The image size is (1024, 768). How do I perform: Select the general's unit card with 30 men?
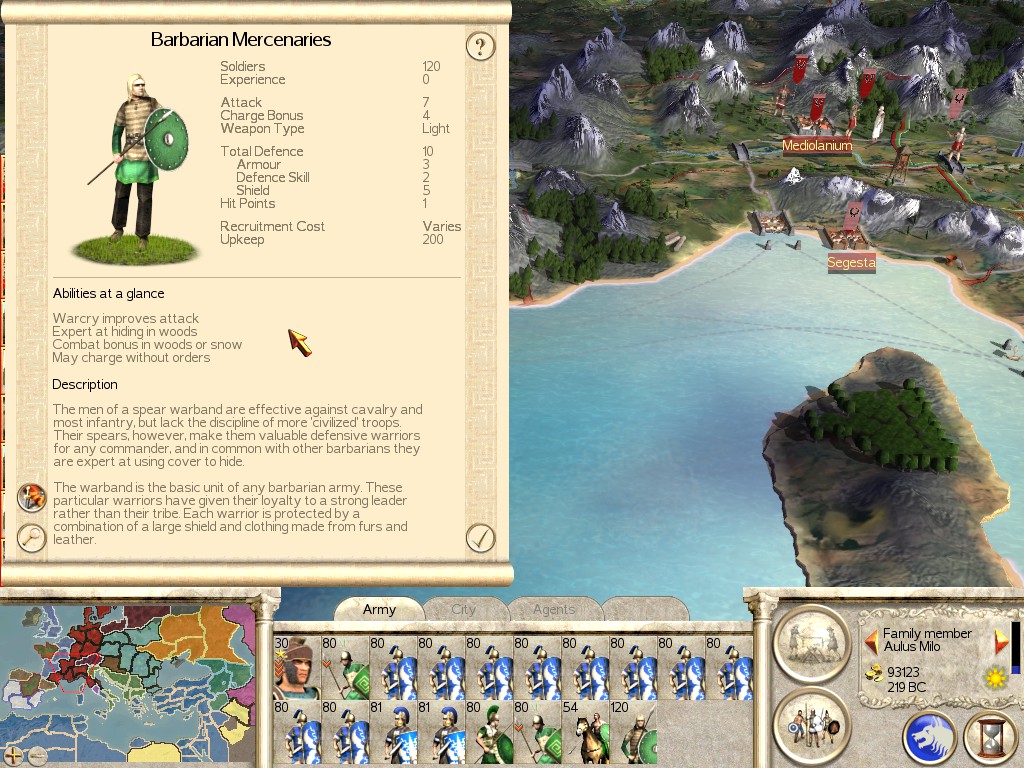click(x=296, y=667)
